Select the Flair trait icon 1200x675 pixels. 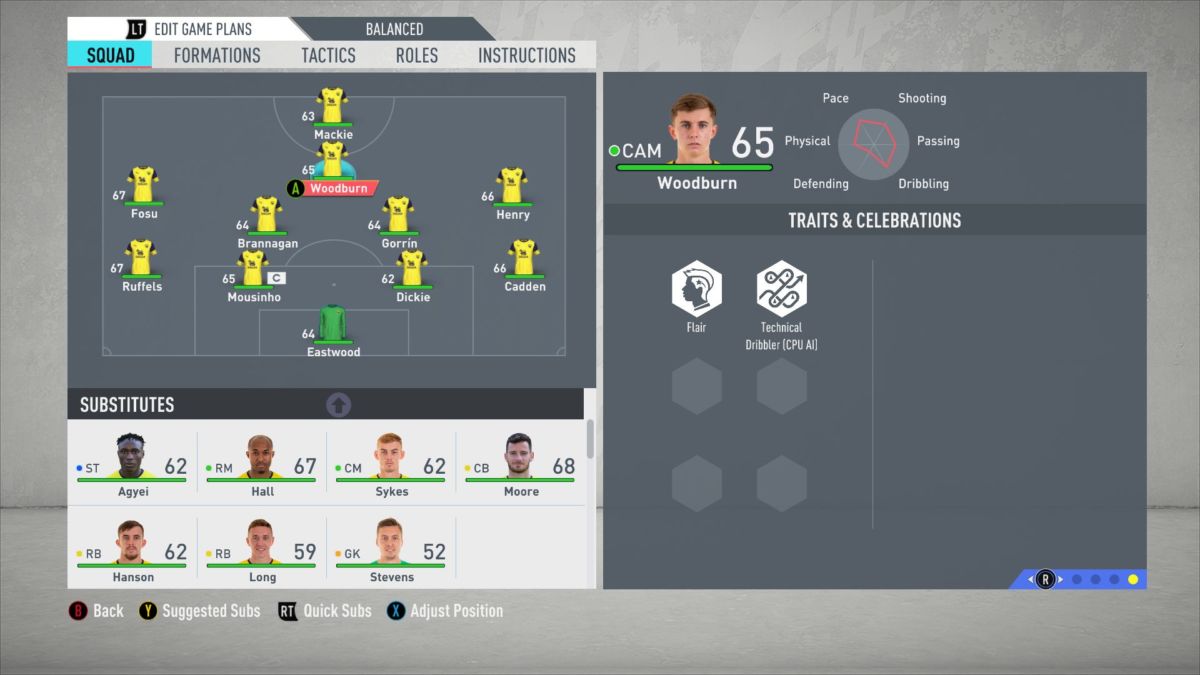tap(696, 289)
